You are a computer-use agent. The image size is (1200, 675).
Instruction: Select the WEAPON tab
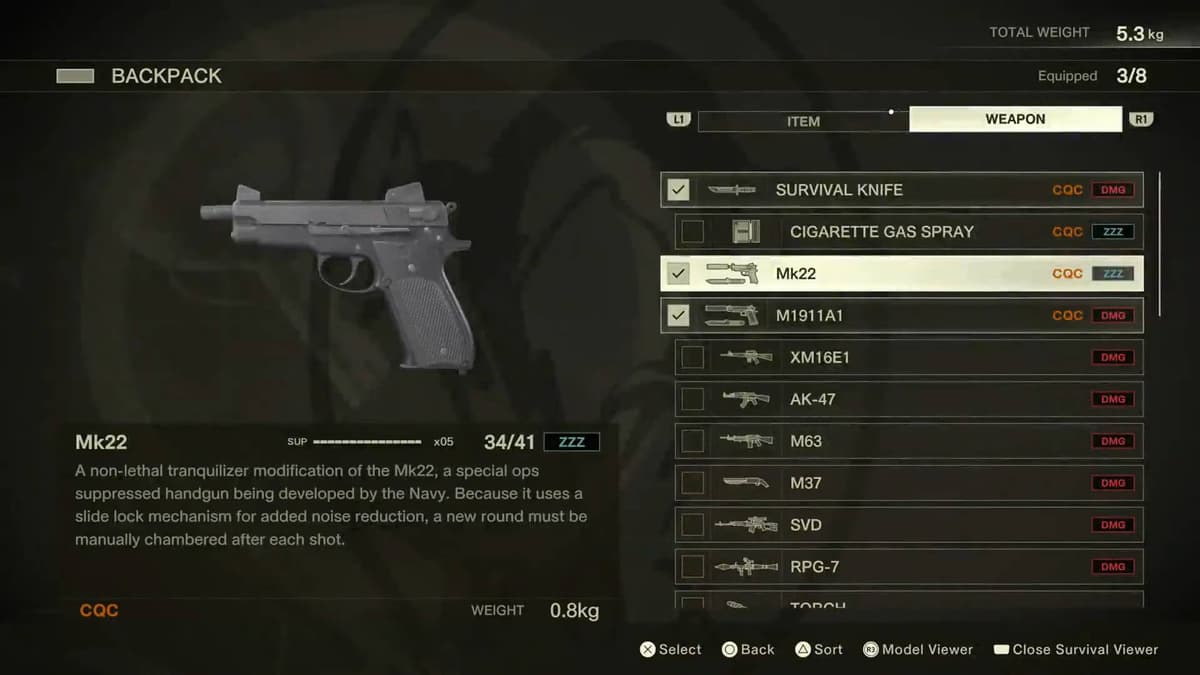(x=1015, y=119)
